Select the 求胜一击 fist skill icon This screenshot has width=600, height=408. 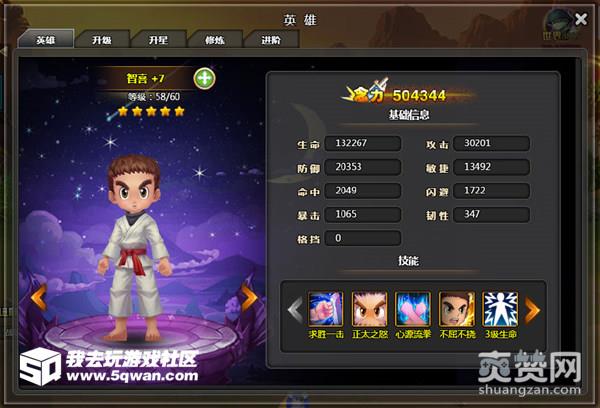(x=325, y=308)
